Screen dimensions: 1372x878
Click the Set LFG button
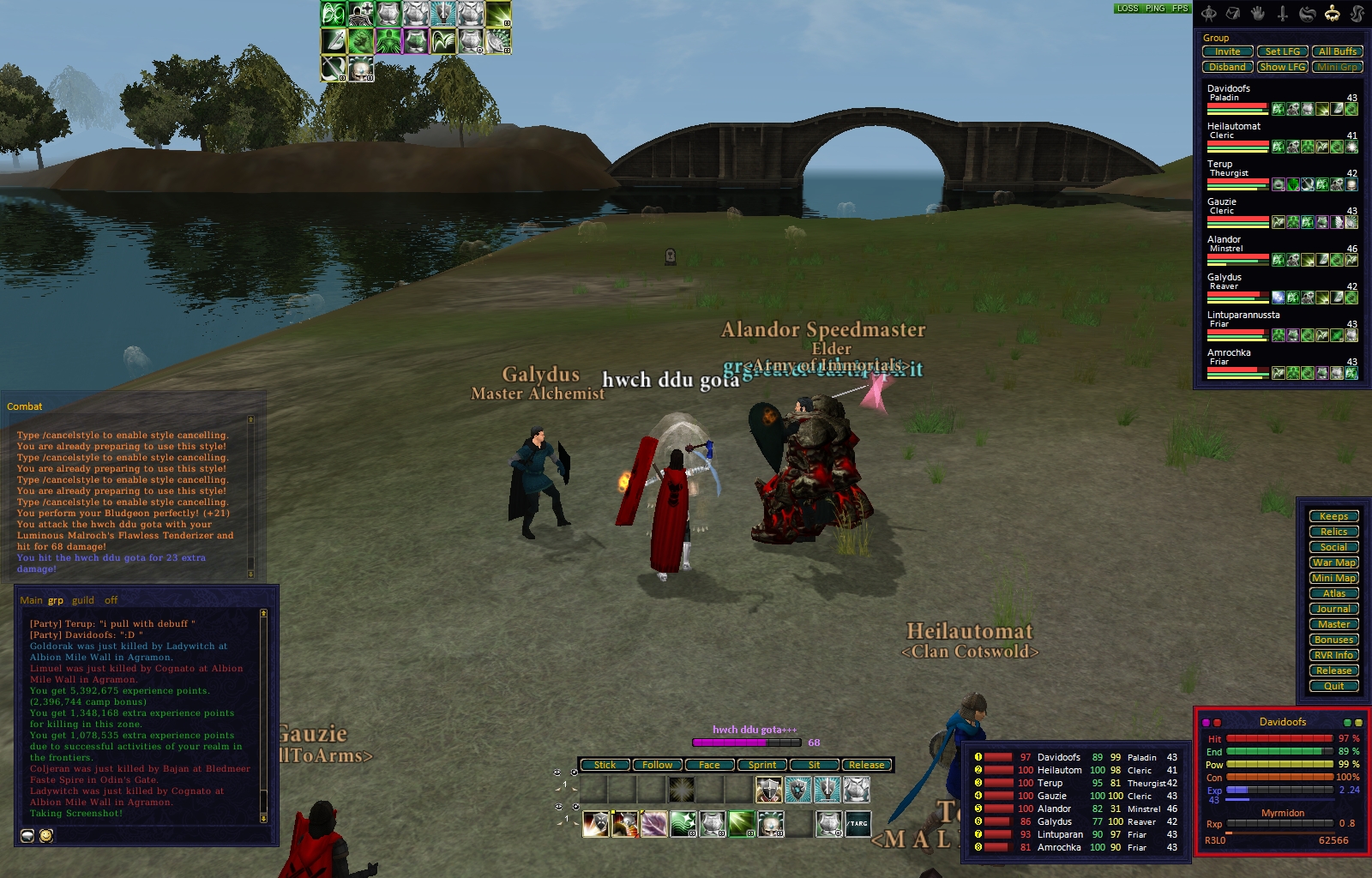pos(1282,51)
